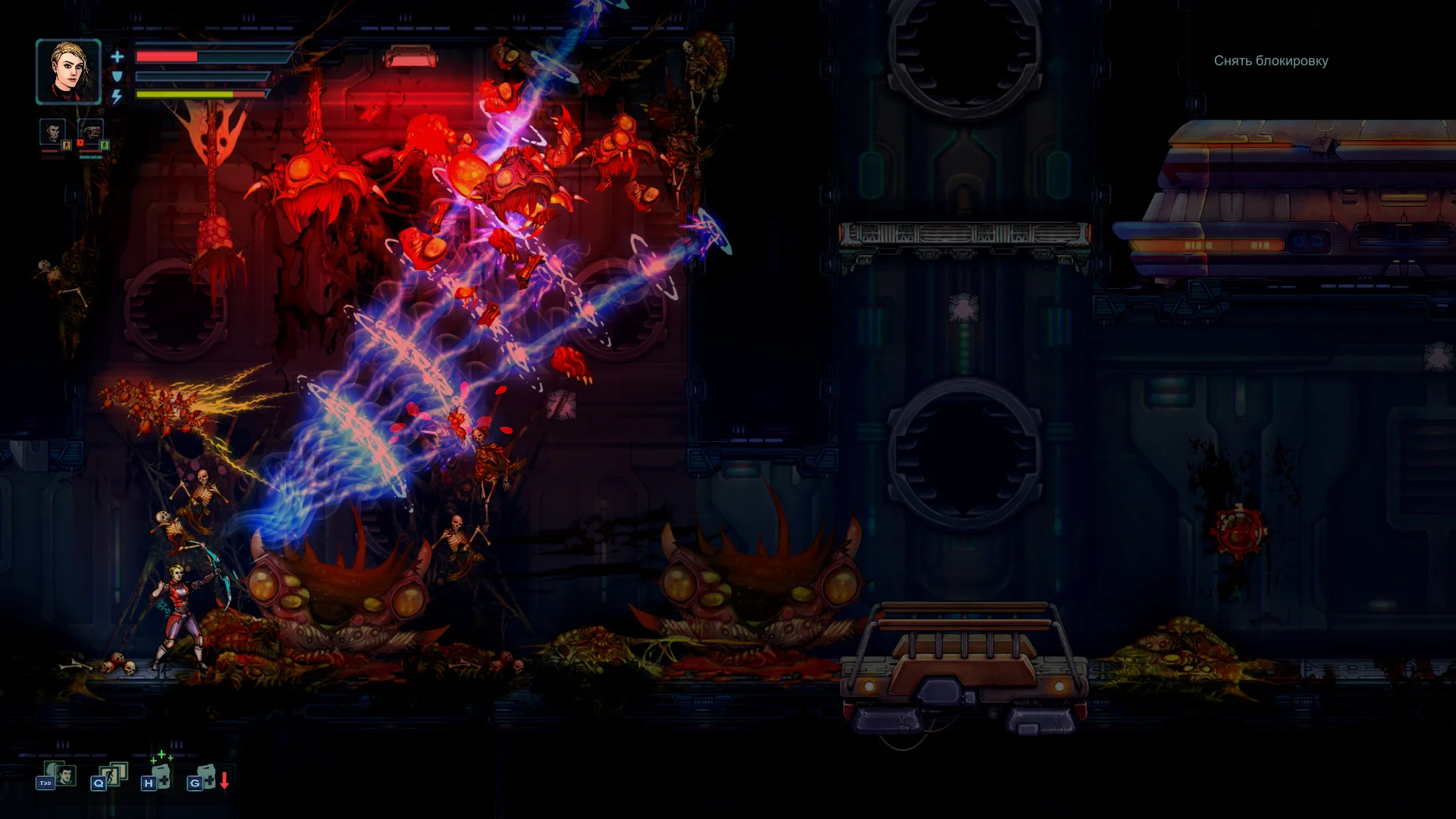
Task: Click the yellow stamina bar
Action: pos(184,94)
